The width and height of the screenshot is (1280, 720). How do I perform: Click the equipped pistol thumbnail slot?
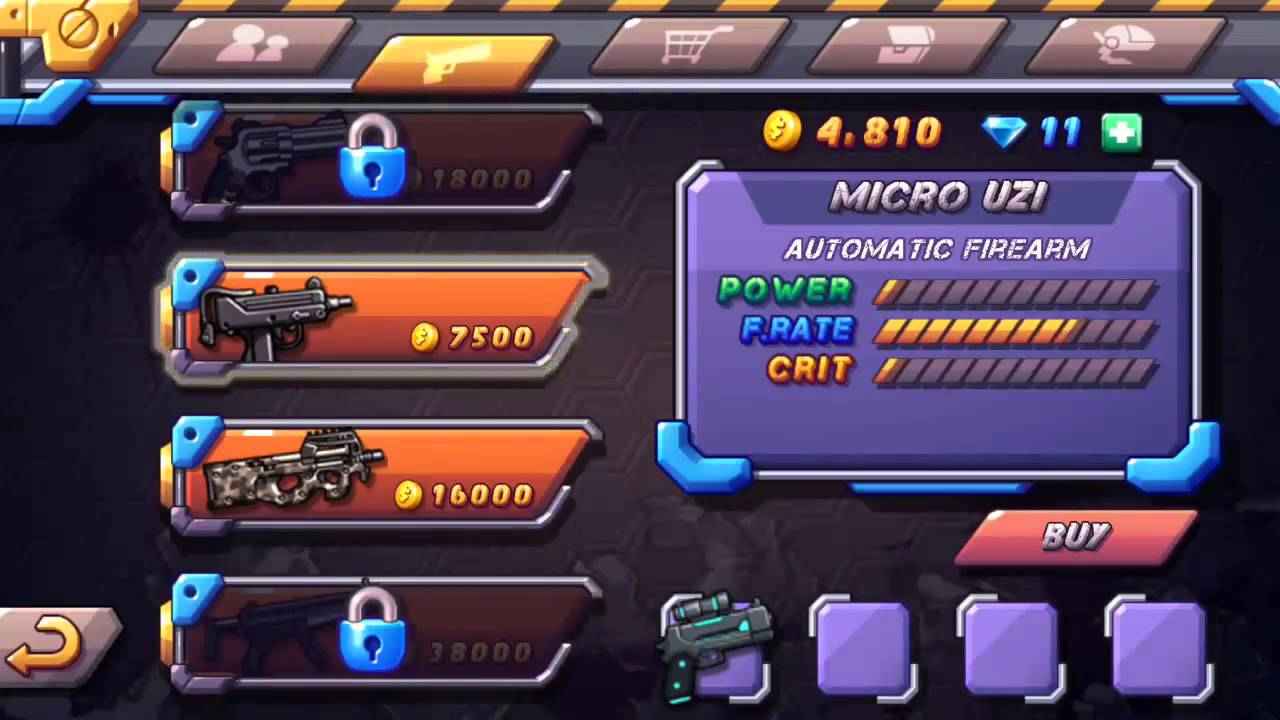[715, 645]
